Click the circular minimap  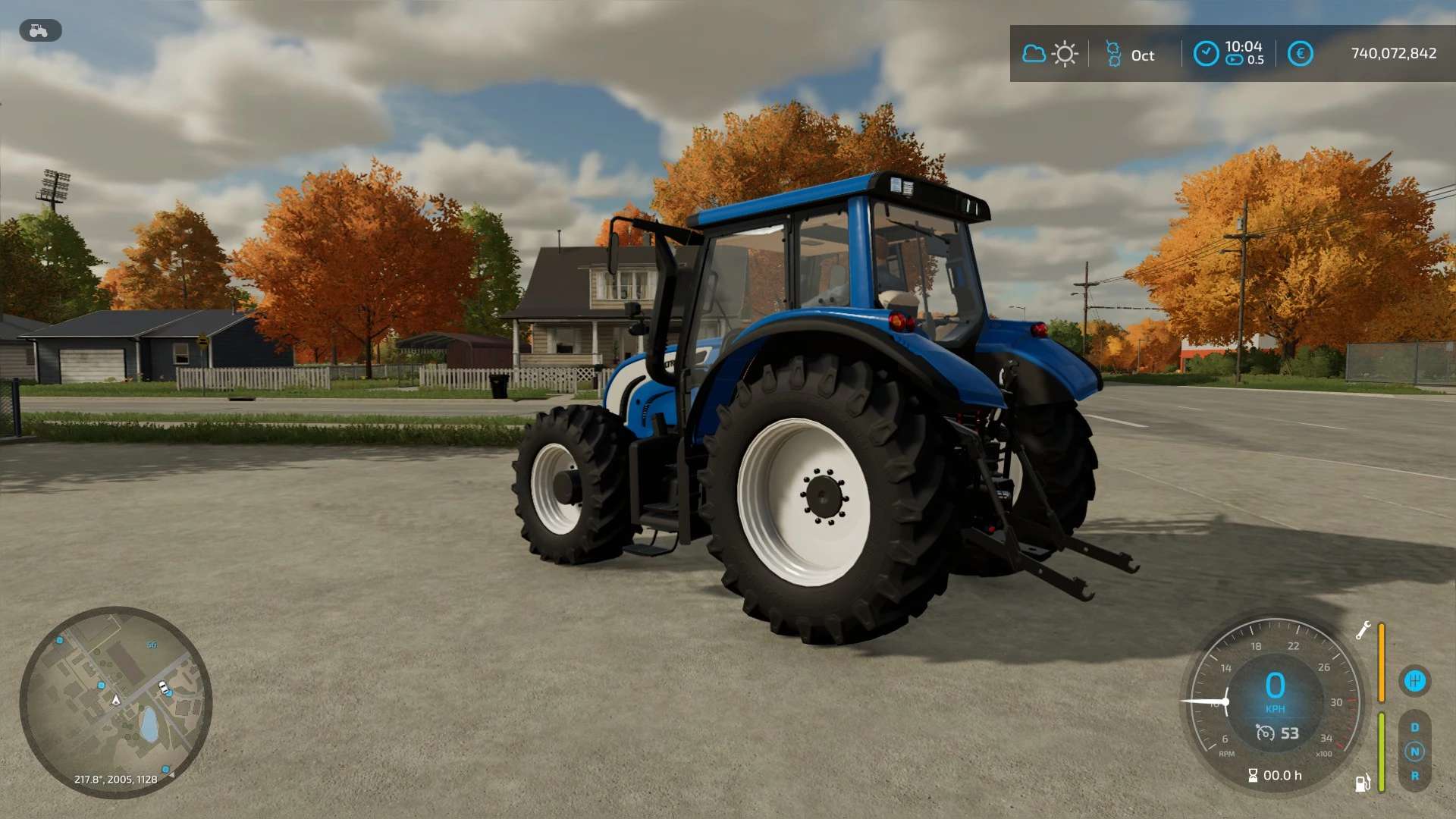tap(115, 701)
